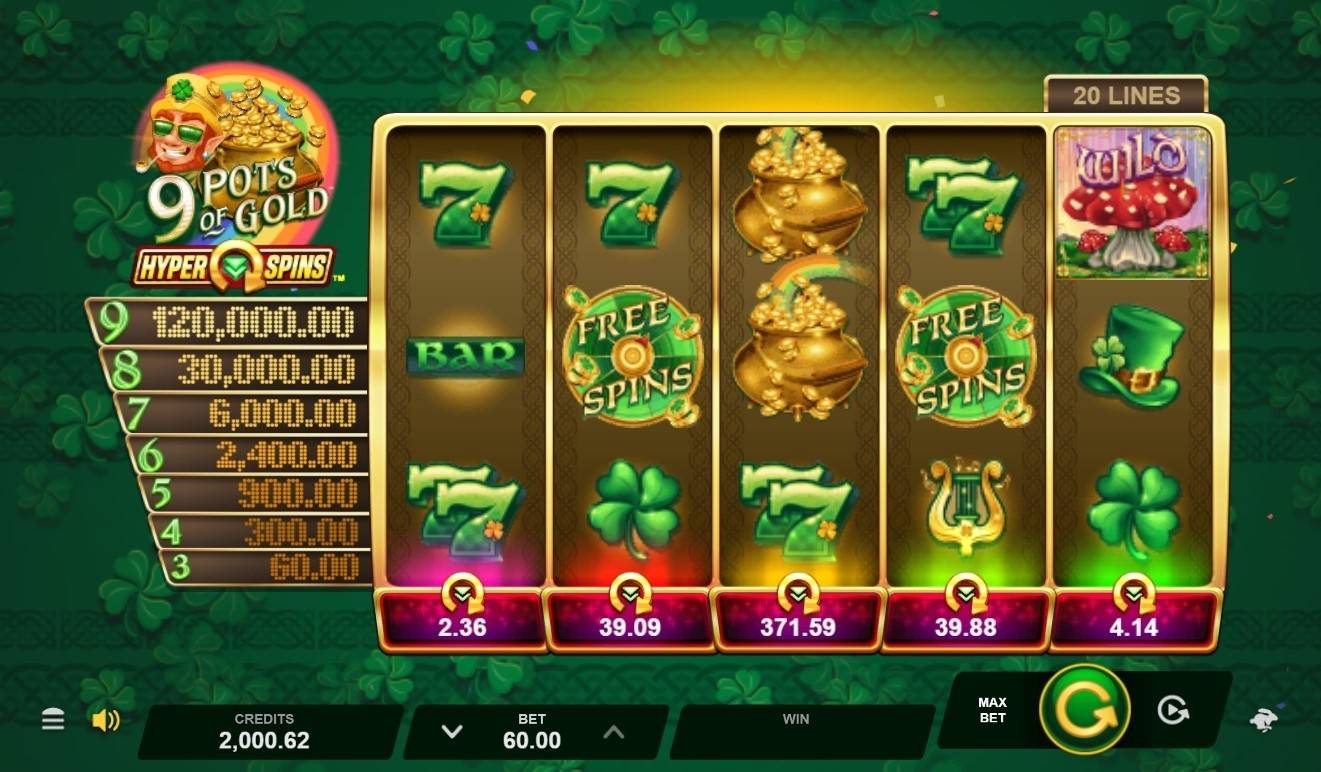This screenshot has width=1321, height=772.
Task: Mute the game audio
Action: (x=104, y=719)
